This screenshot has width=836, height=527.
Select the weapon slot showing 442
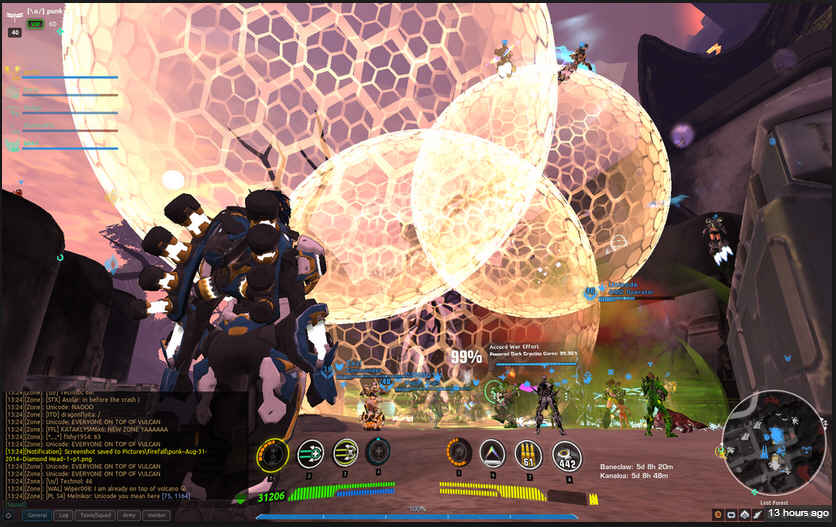[567, 455]
